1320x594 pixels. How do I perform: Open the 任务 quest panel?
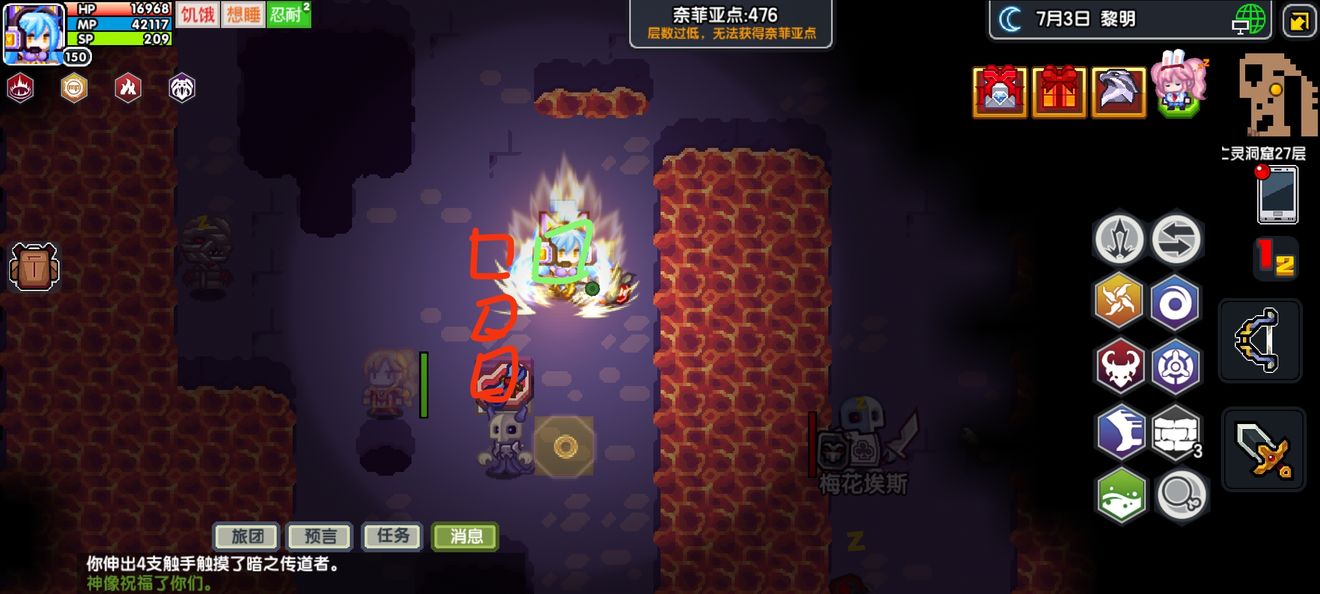pos(393,536)
